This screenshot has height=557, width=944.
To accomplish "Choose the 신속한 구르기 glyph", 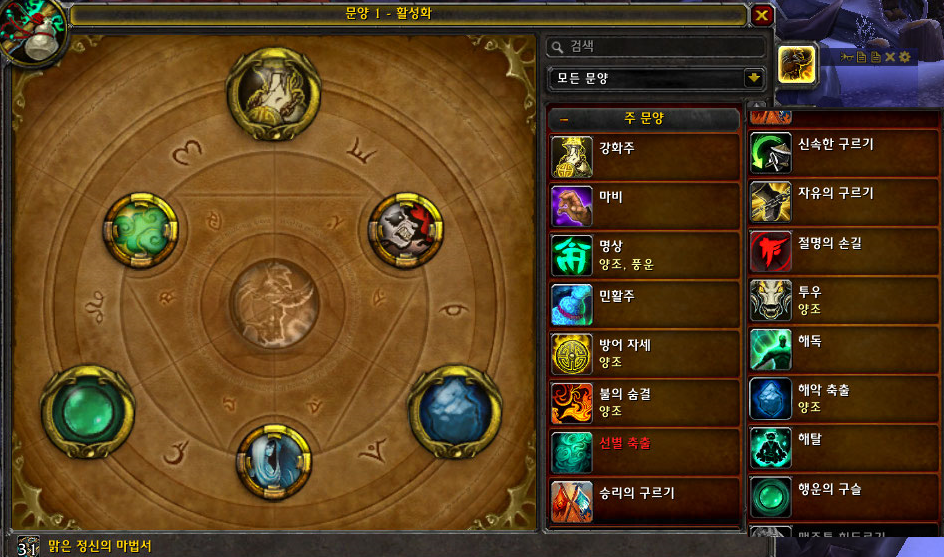I will point(845,153).
